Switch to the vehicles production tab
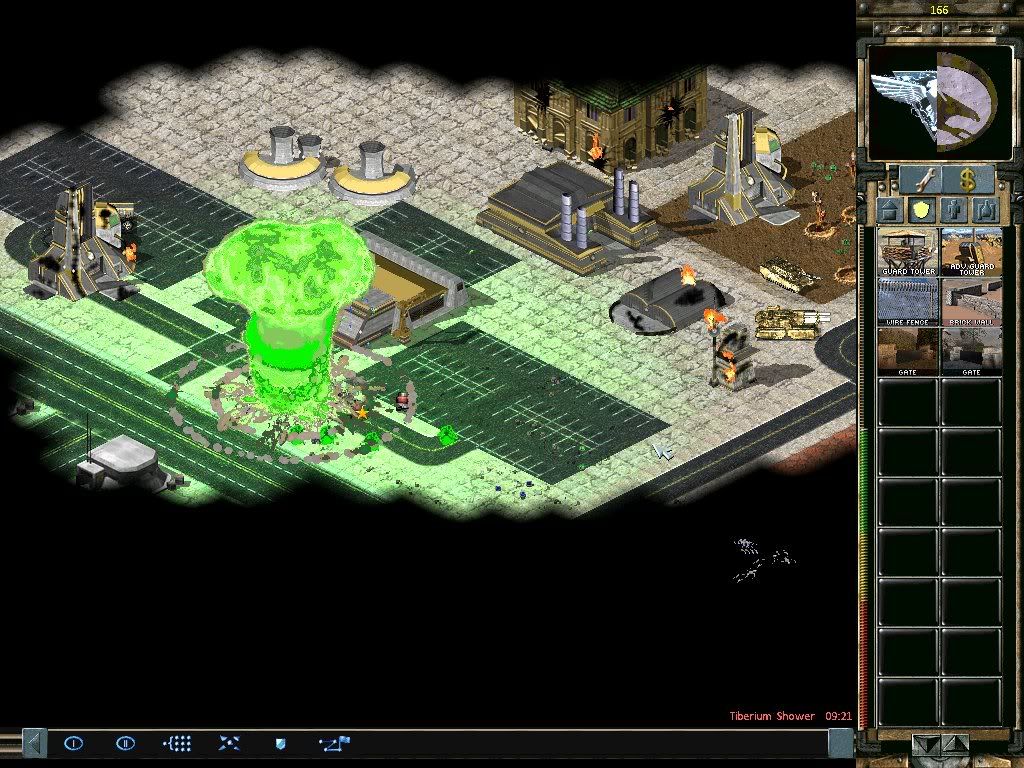Viewport: 1024px width, 768px height. pyautogui.click(x=987, y=211)
